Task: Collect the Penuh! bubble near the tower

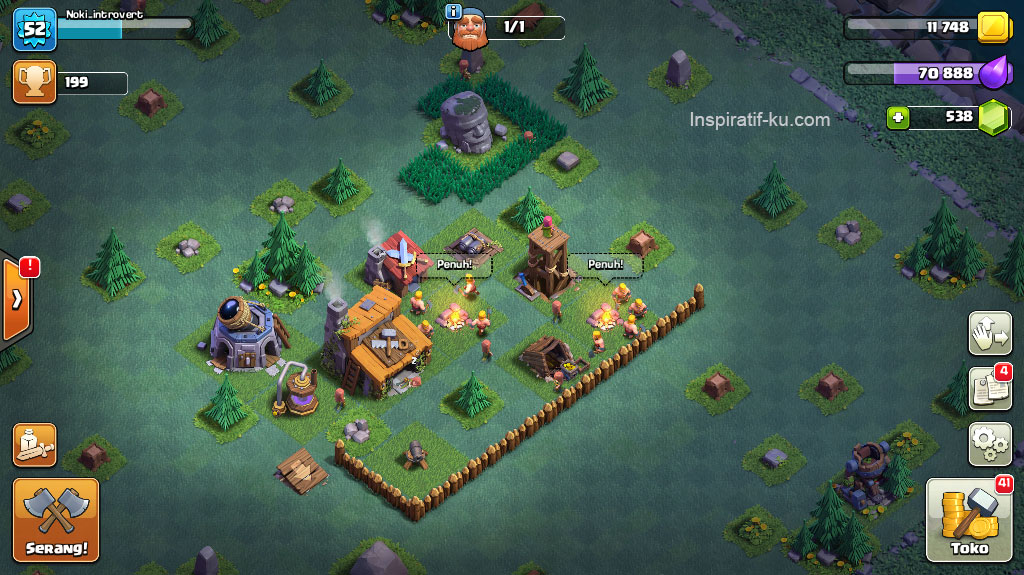Action: point(606,264)
